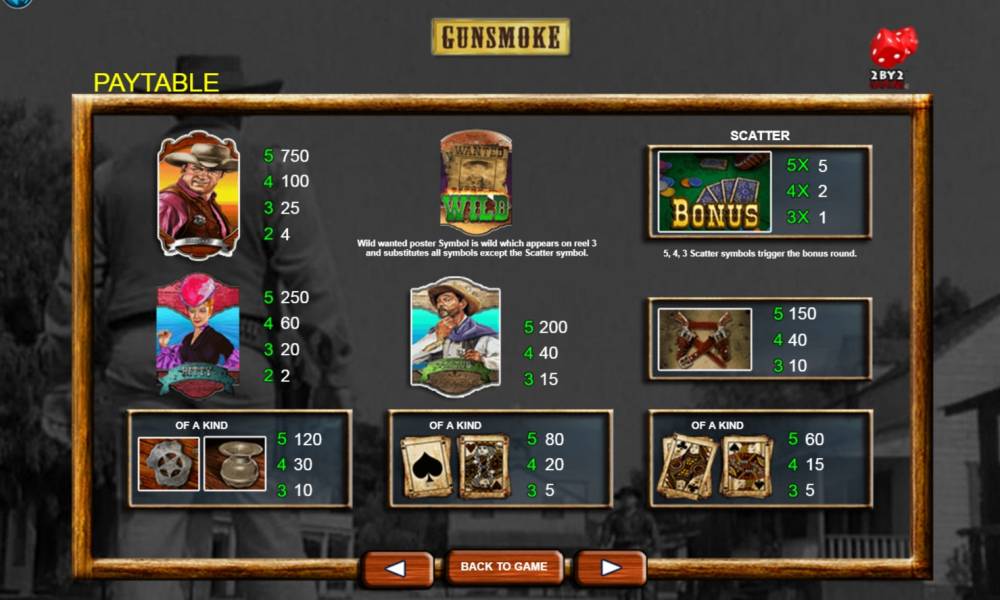Viewport: 1000px width, 600px height.
Task: Go to the previous paytable page
Action: point(397,568)
